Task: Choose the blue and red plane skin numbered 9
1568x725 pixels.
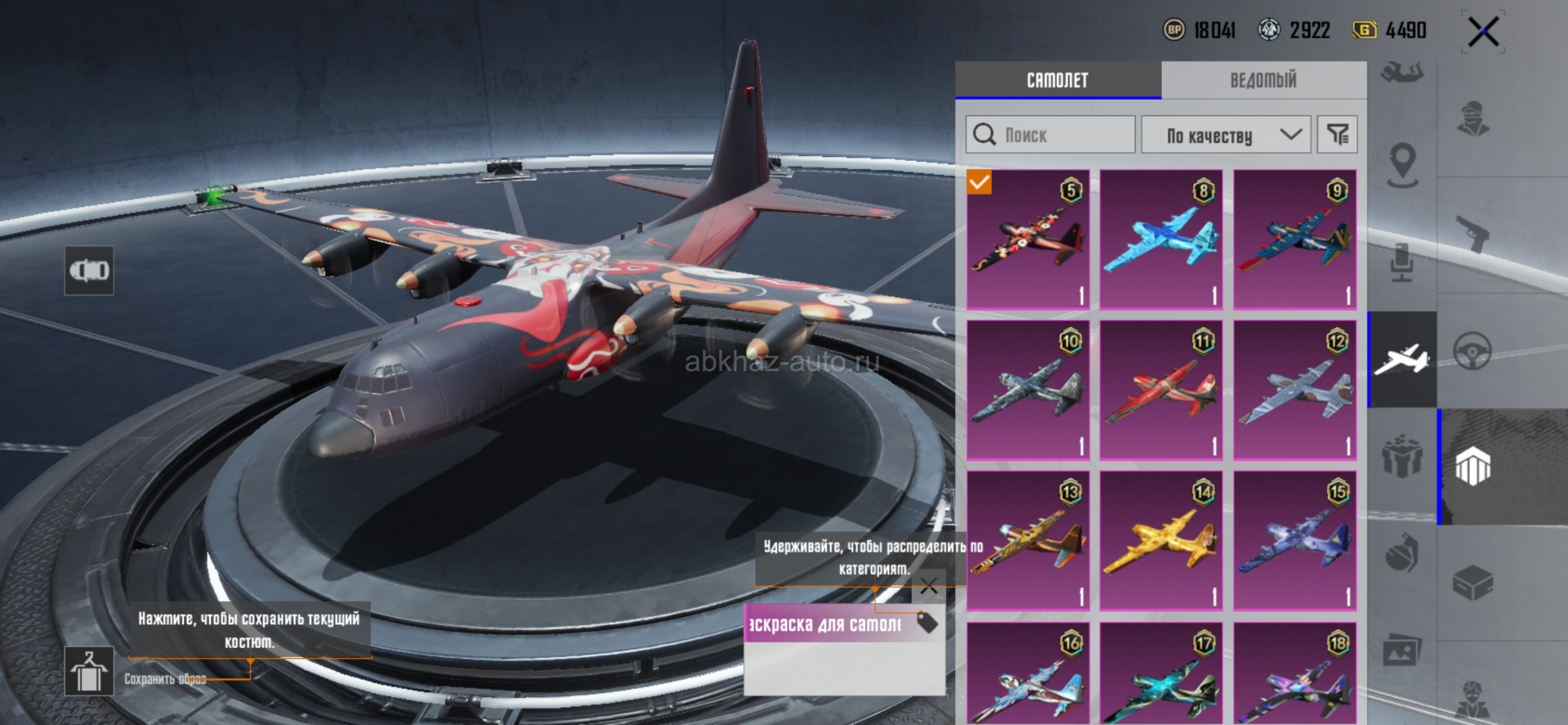Action: [x=1295, y=239]
